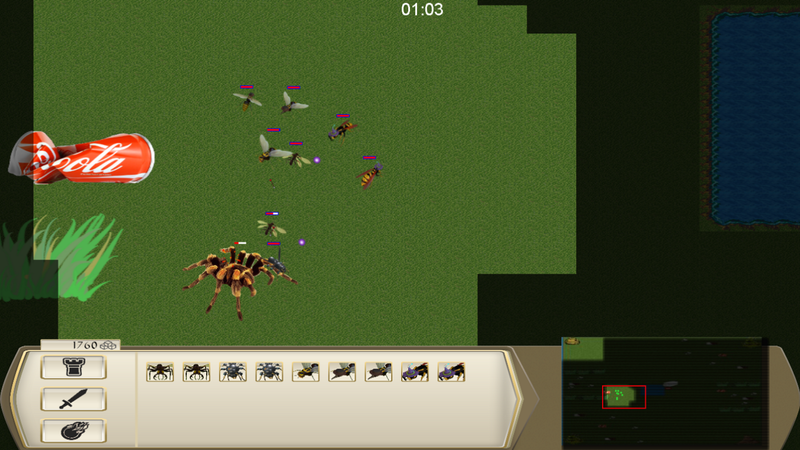Open the tower build button
This screenshot has height=450, width=800.
(73, 368)
